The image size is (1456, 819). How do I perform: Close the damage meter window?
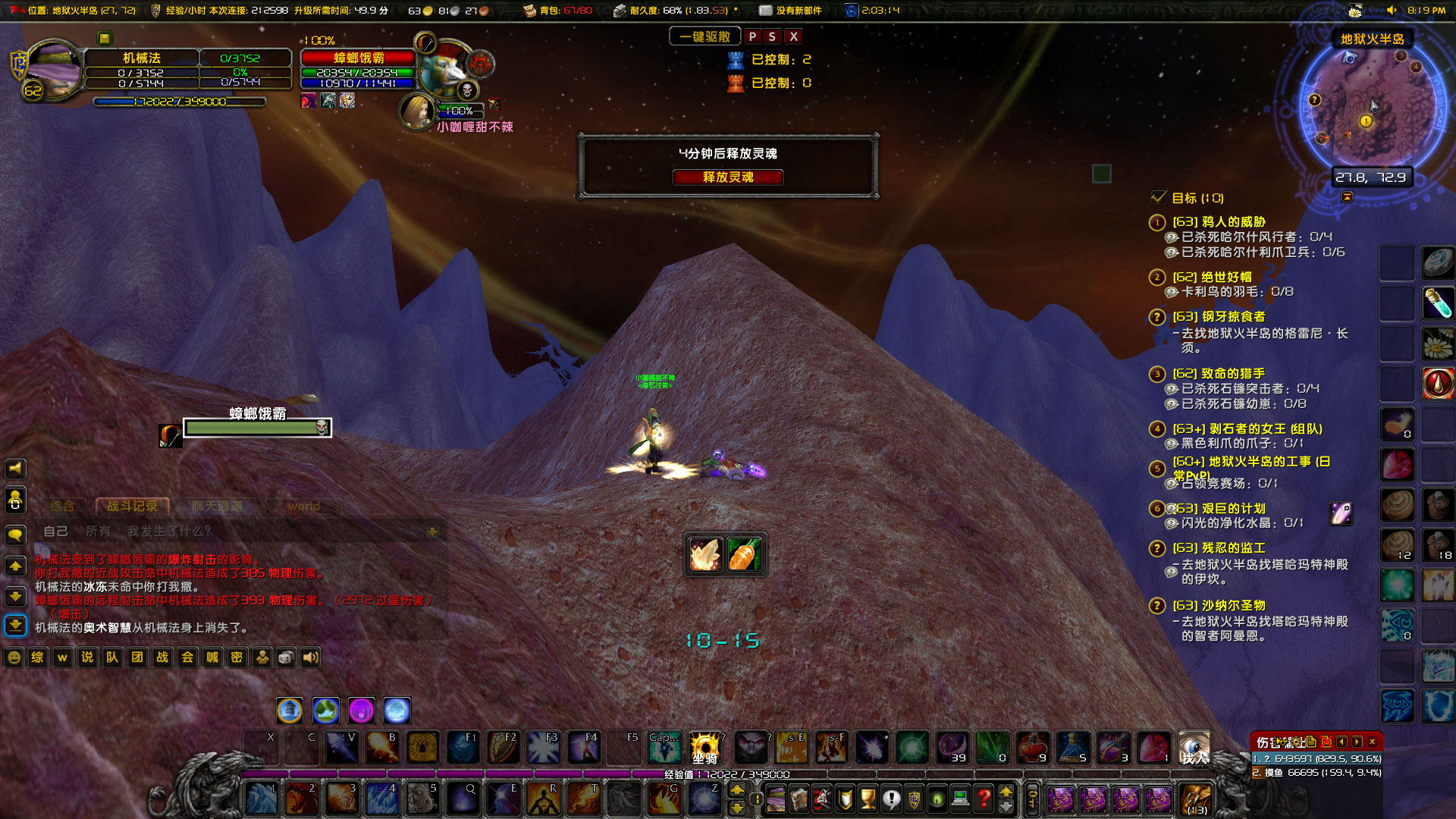pyautogui.click(x=1372, y=742)
